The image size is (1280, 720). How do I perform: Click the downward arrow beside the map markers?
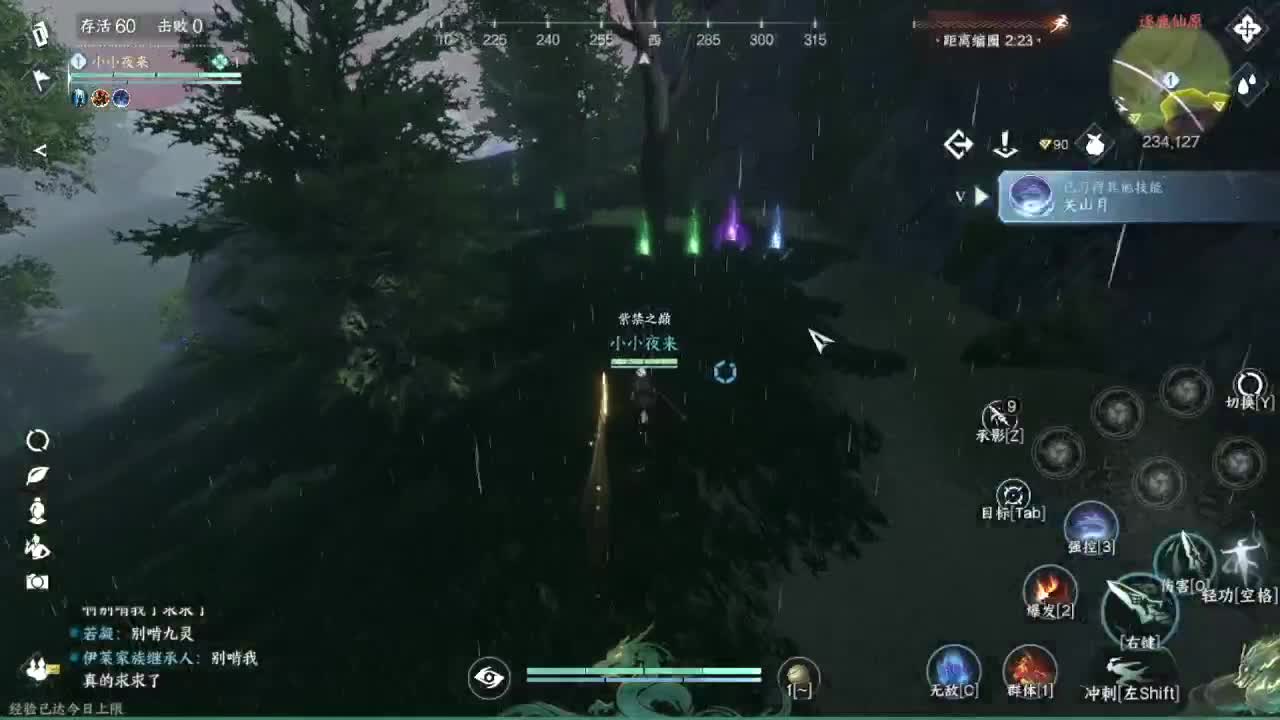(1005, 144)
